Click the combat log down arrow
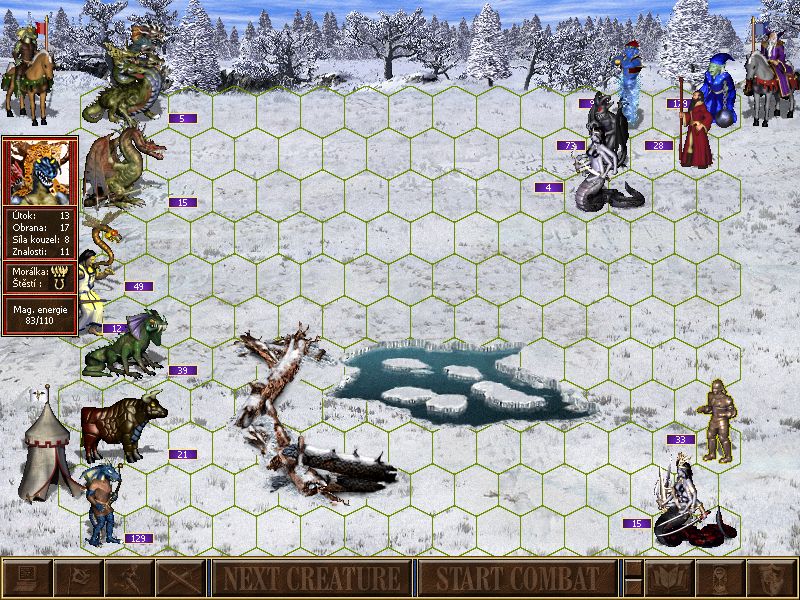The image size is (800, 600). click(633, 587)
